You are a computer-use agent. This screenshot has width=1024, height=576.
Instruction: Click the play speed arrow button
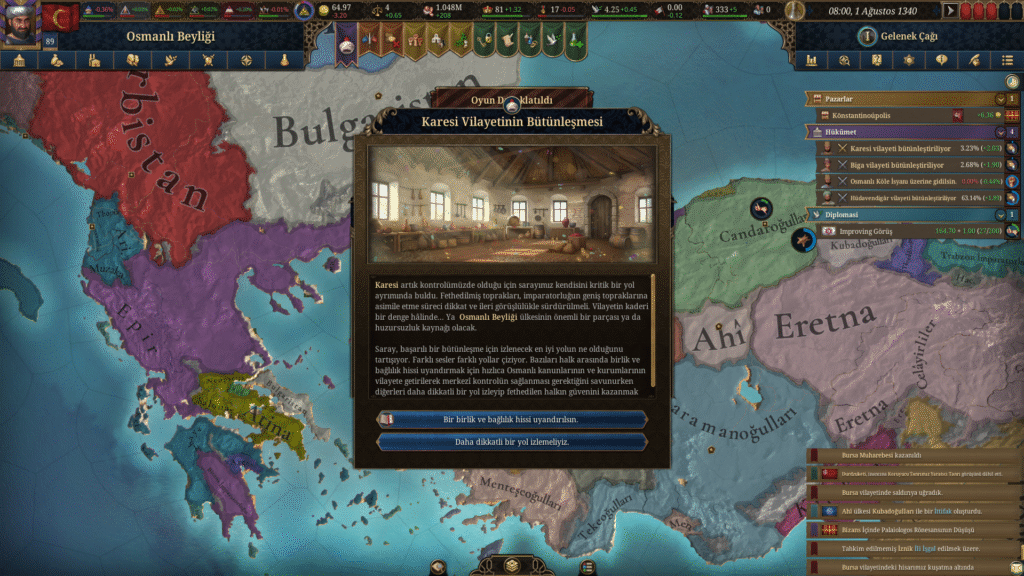click(950, 11)
